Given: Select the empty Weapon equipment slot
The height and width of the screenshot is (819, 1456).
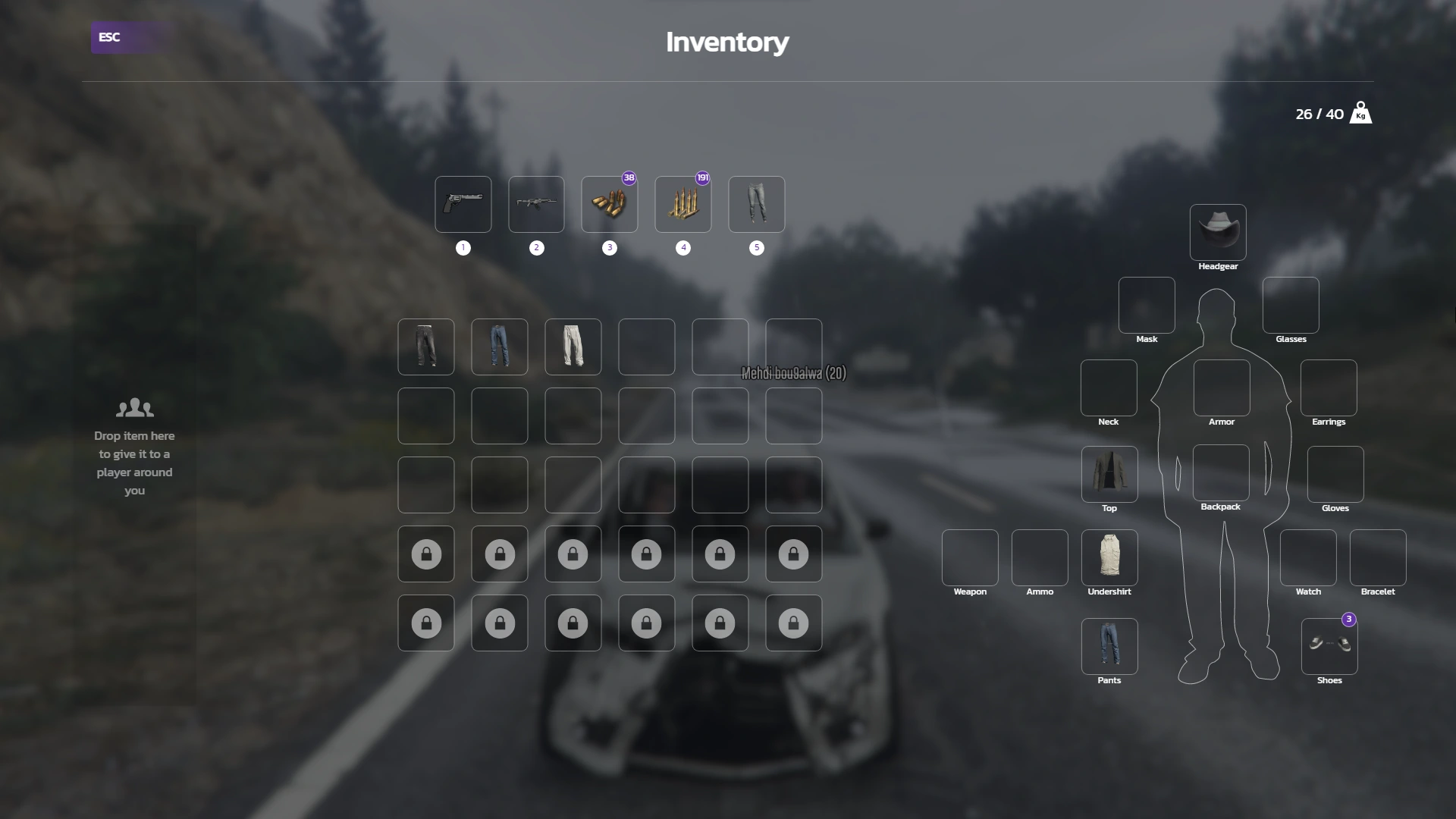Looking at the screenshot, I should point(969,559).
